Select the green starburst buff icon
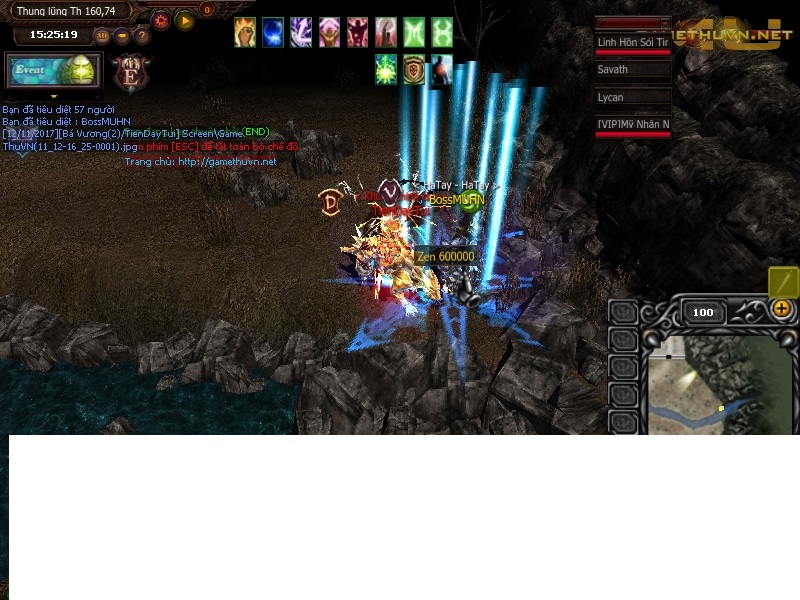 click(x=386, y=70)
